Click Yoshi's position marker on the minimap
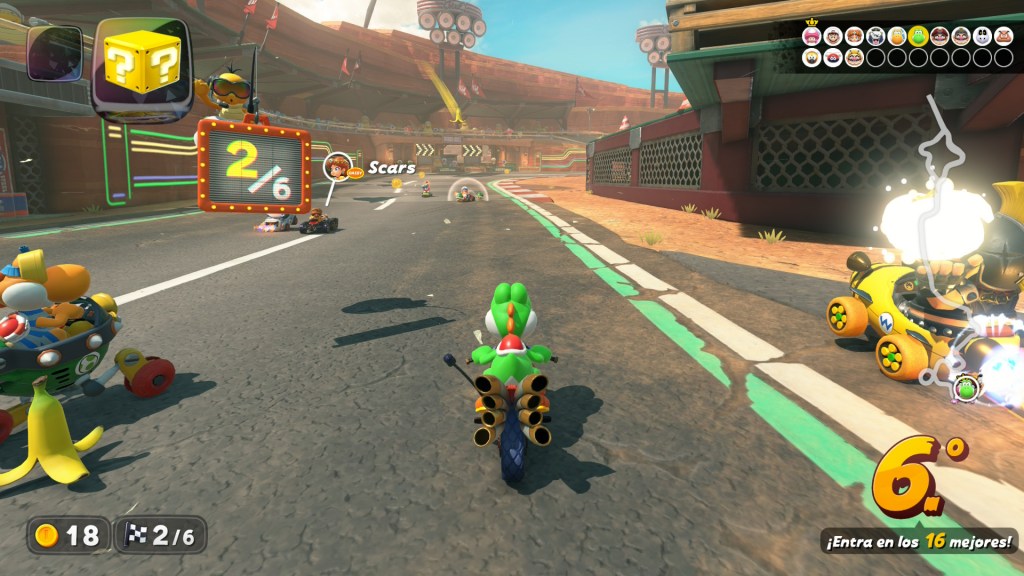 [x=965, y=387]
